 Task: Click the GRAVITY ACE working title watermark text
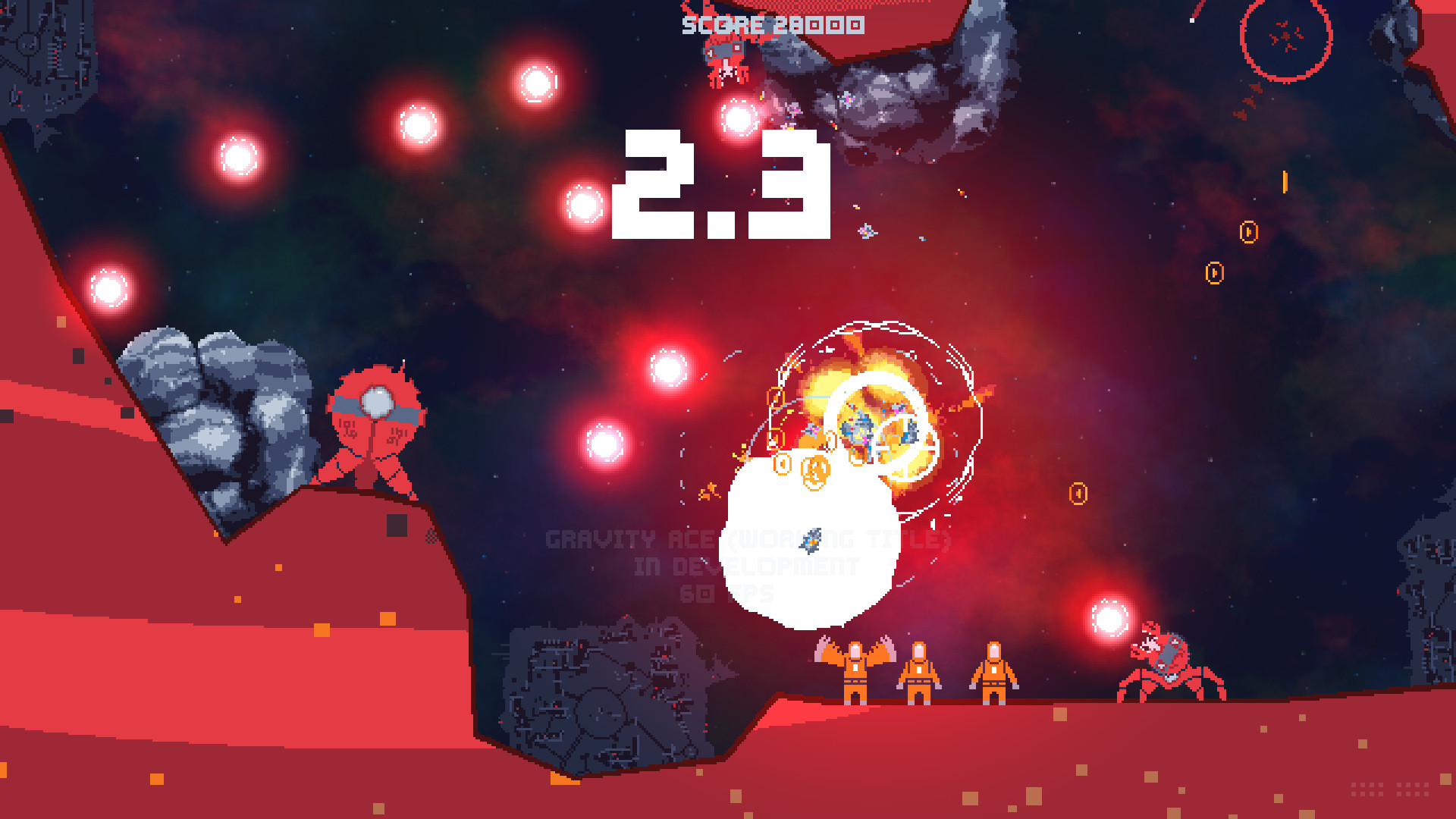click(747, 540)
